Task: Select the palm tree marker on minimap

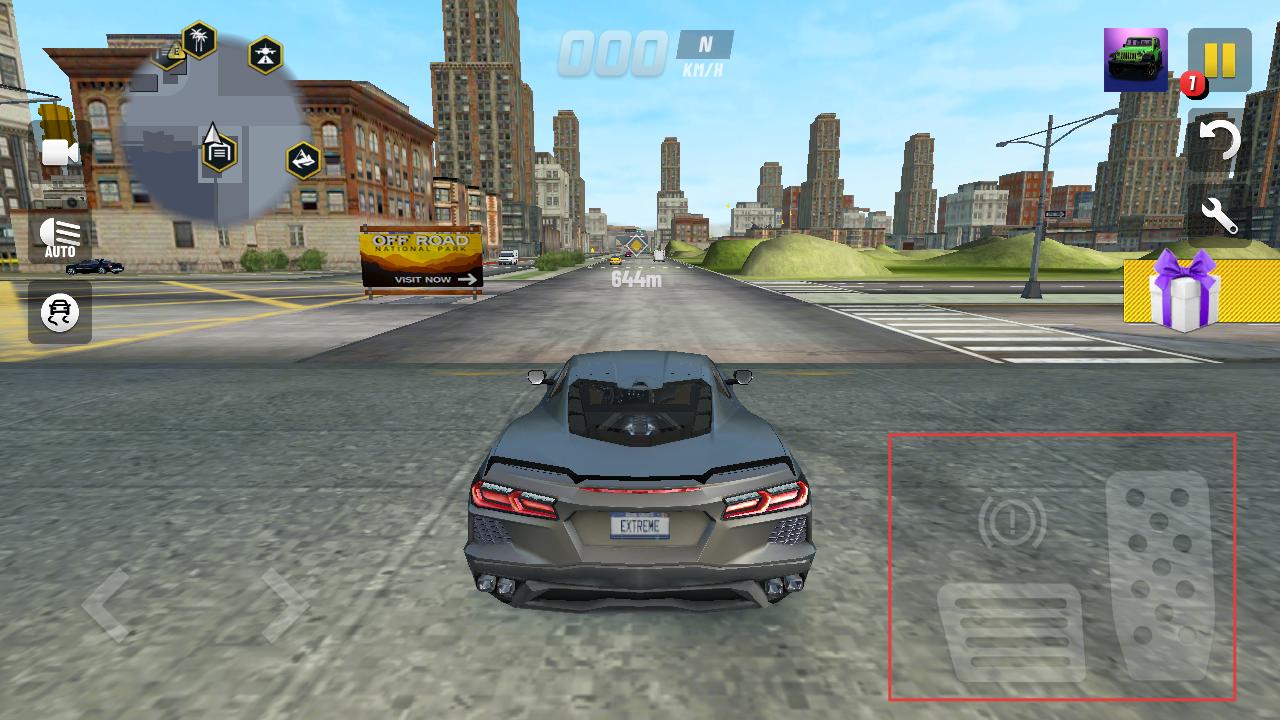Action: click(200, 40)
